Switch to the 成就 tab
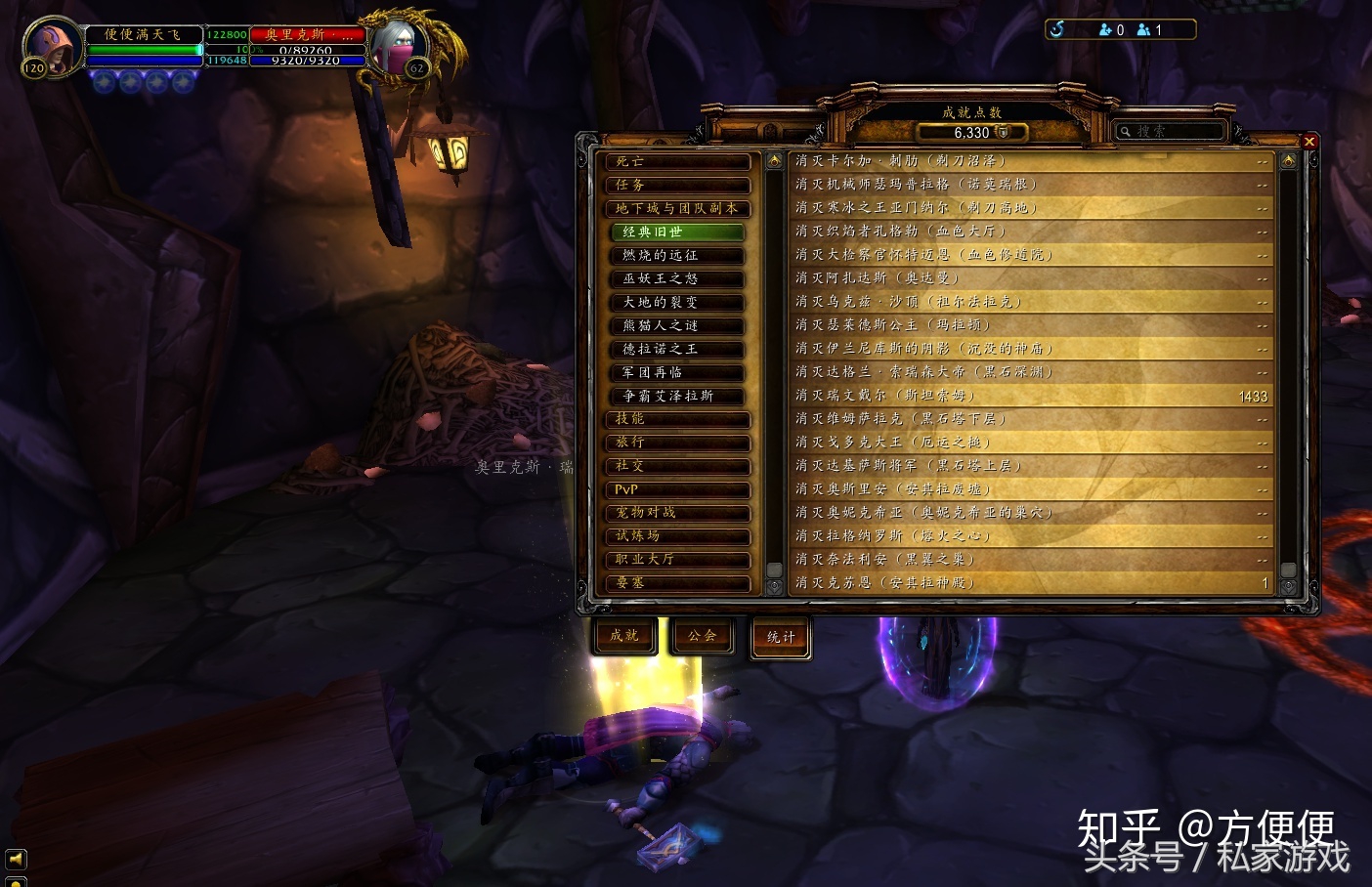The width and height of the screenshot is (1372, 887). [x=624, y=636]
